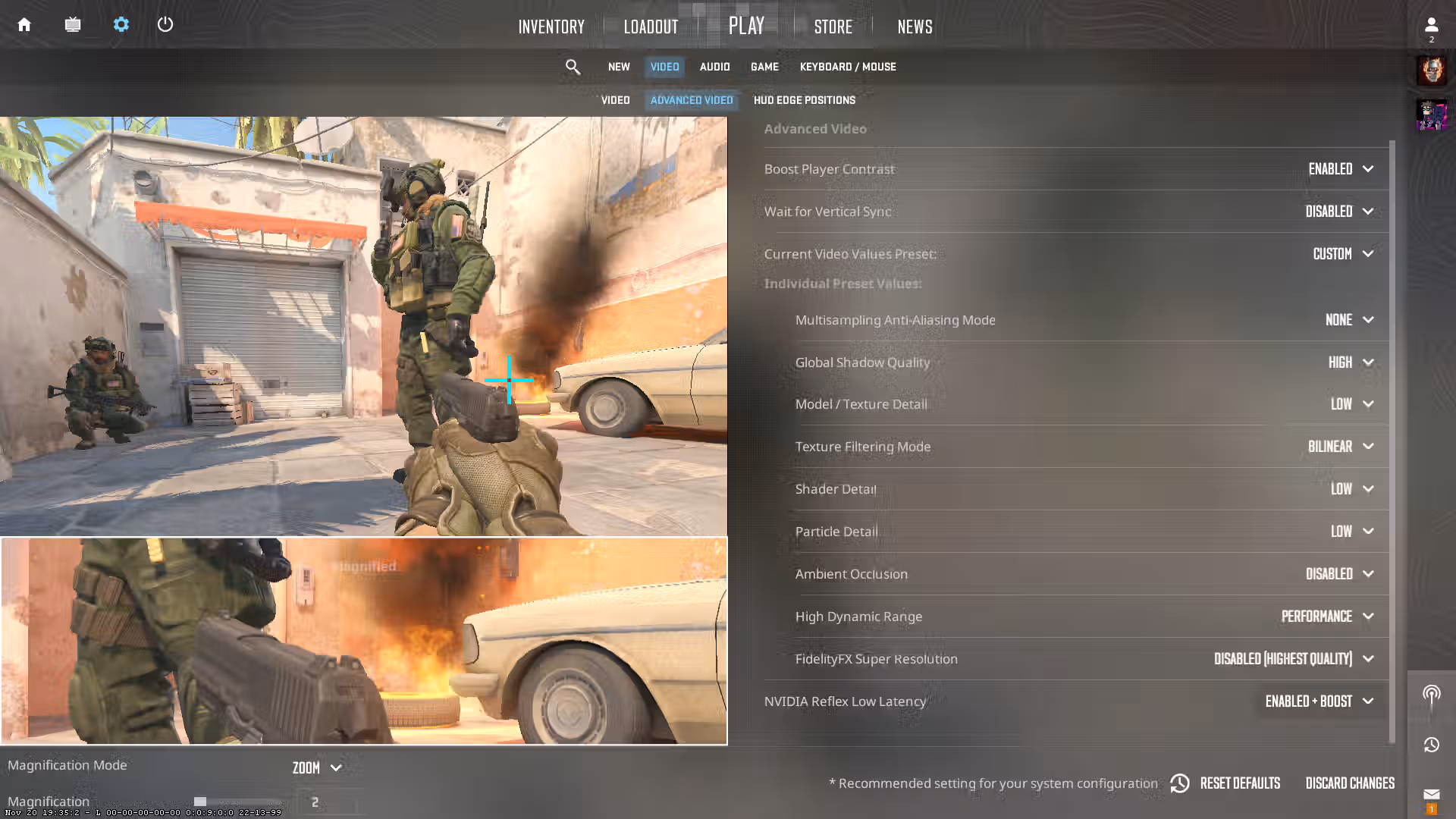
Task: Open the STORE menu
Action: tap(833, 27)
